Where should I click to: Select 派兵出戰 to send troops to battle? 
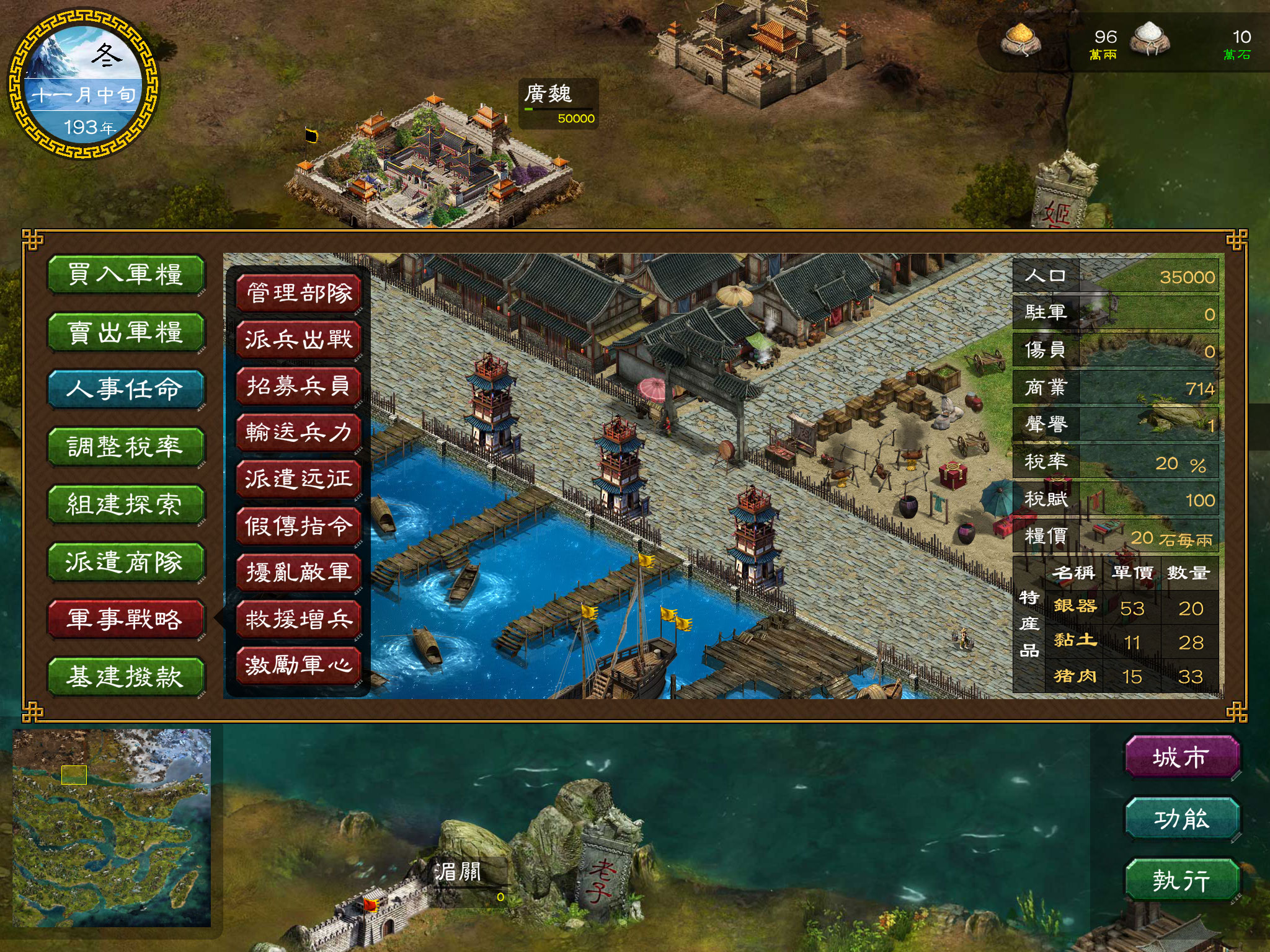299,340
